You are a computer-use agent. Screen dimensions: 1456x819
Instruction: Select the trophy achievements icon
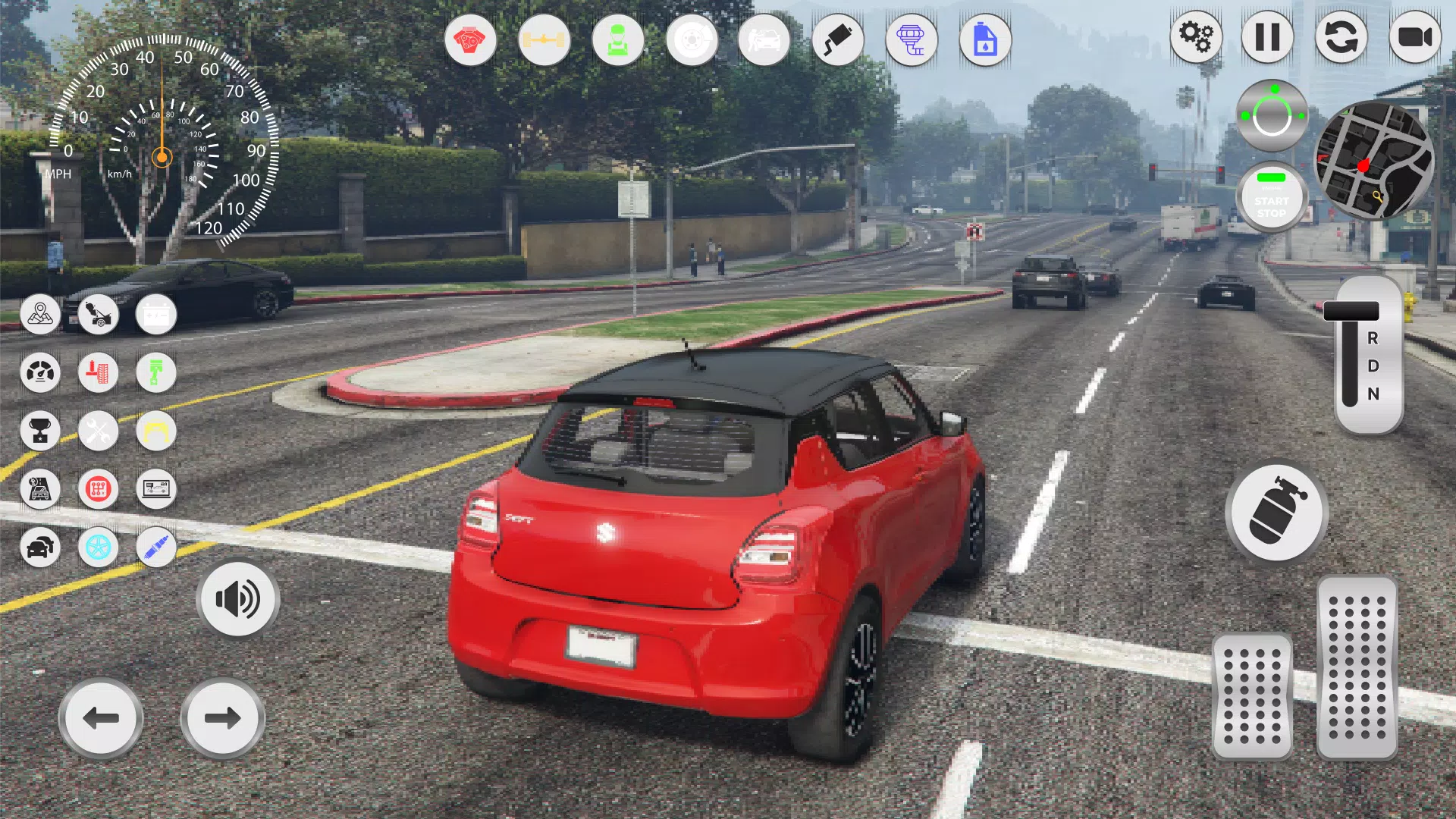point(40,431)
